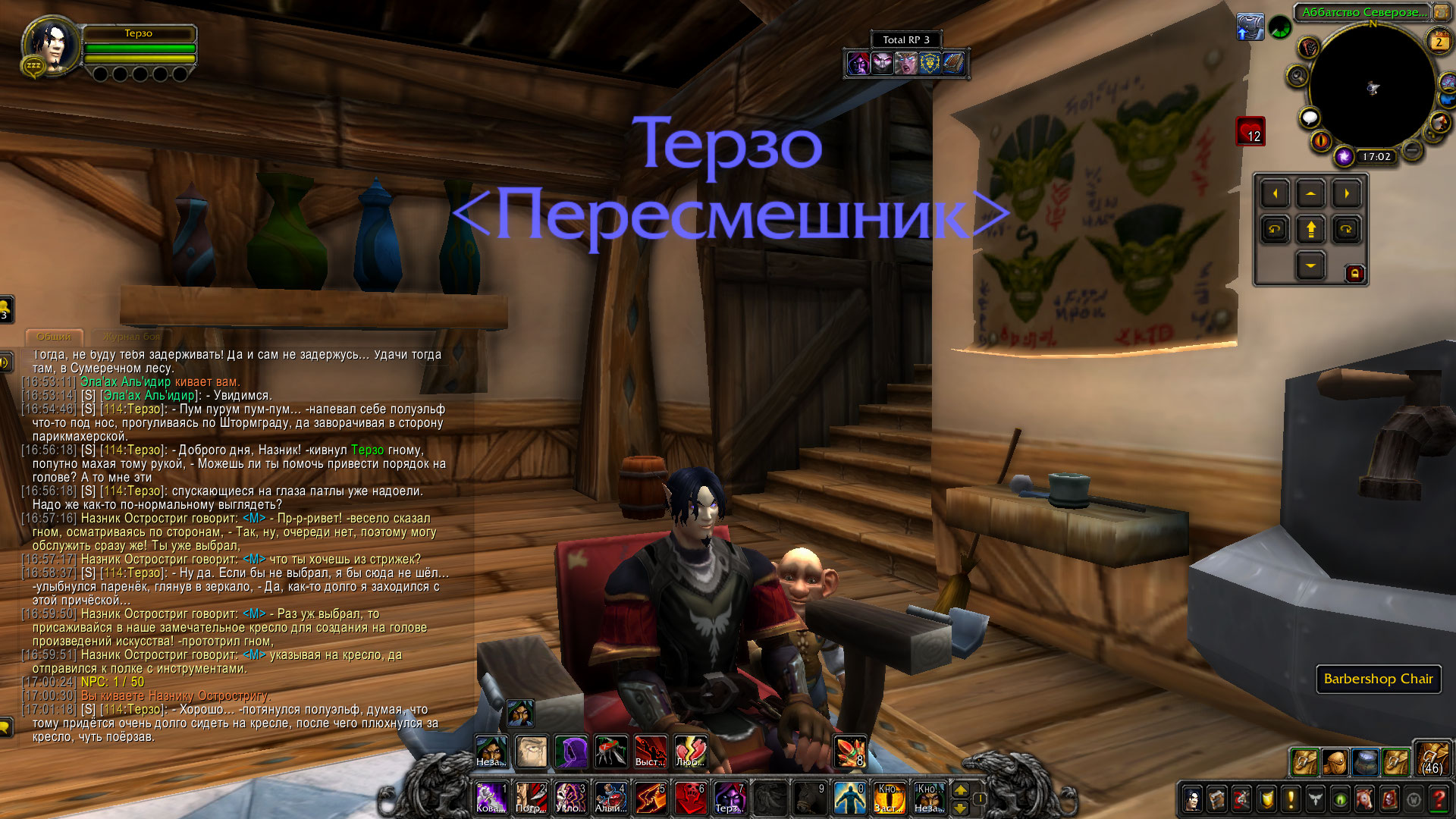Open the red question mark help button
1456x819 pixels.
[x=1439, y=799]
